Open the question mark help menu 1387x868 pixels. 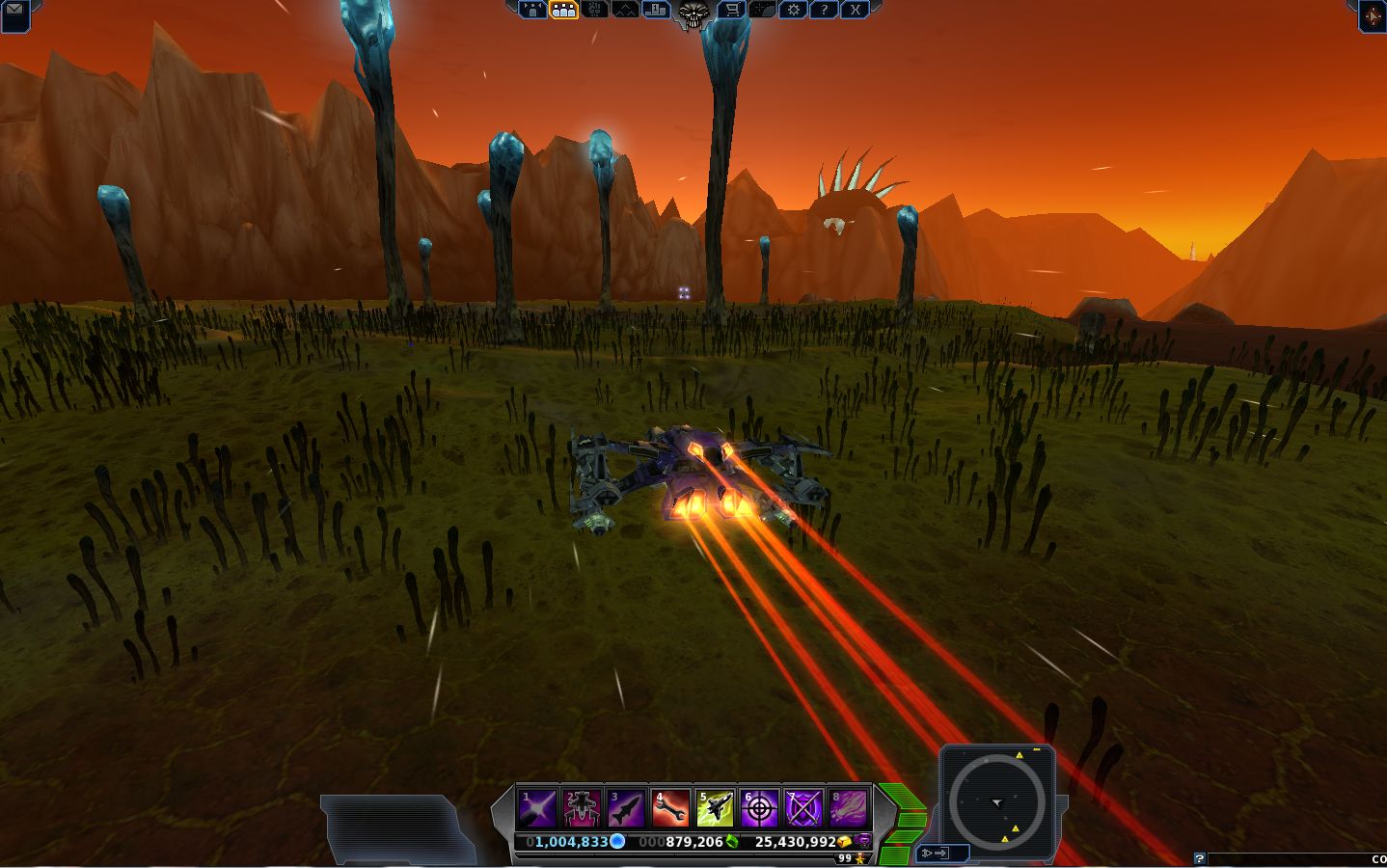pos(824,10)
